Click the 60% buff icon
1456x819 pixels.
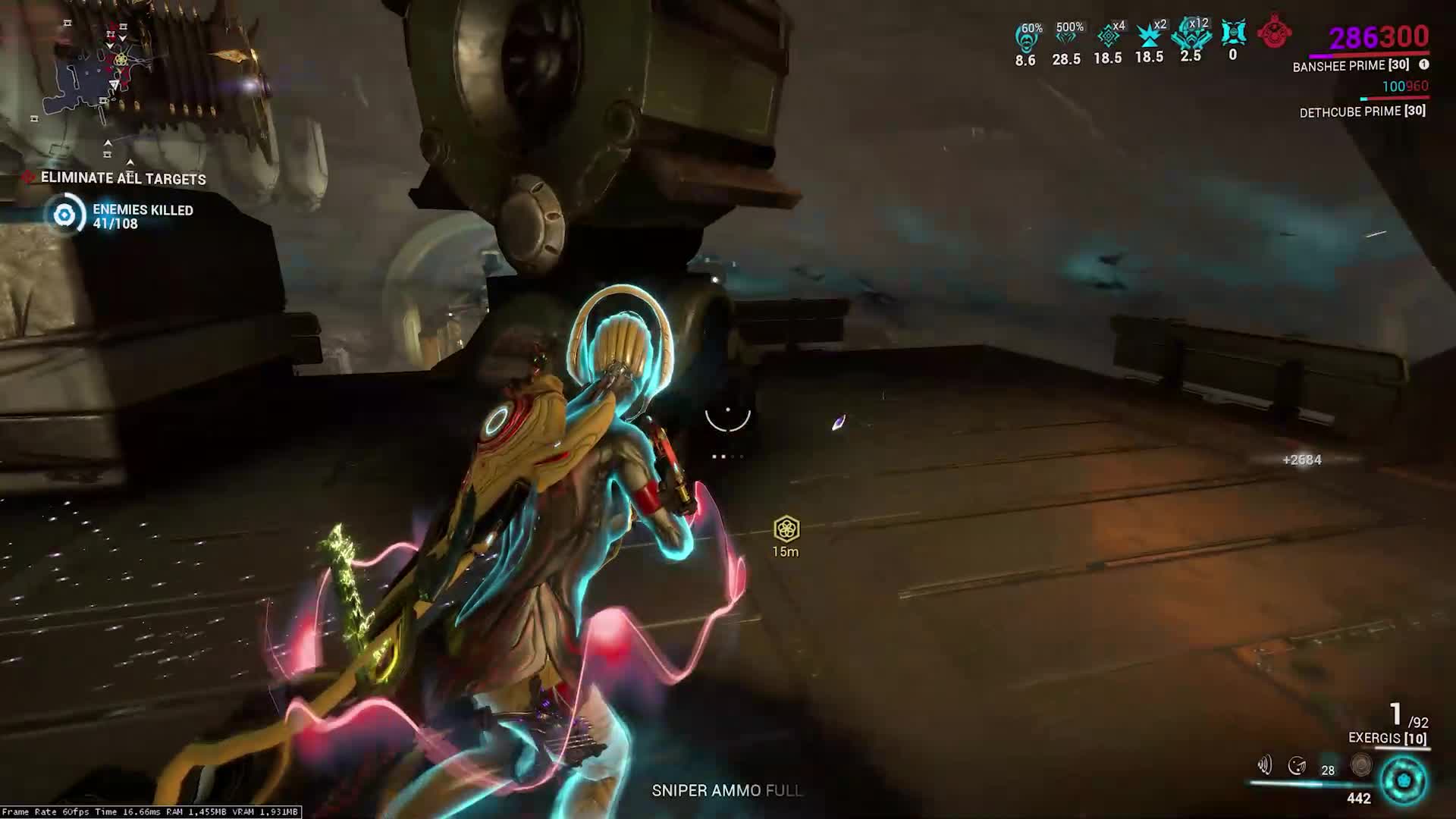pyautogui.click(x=1026, y=36)
